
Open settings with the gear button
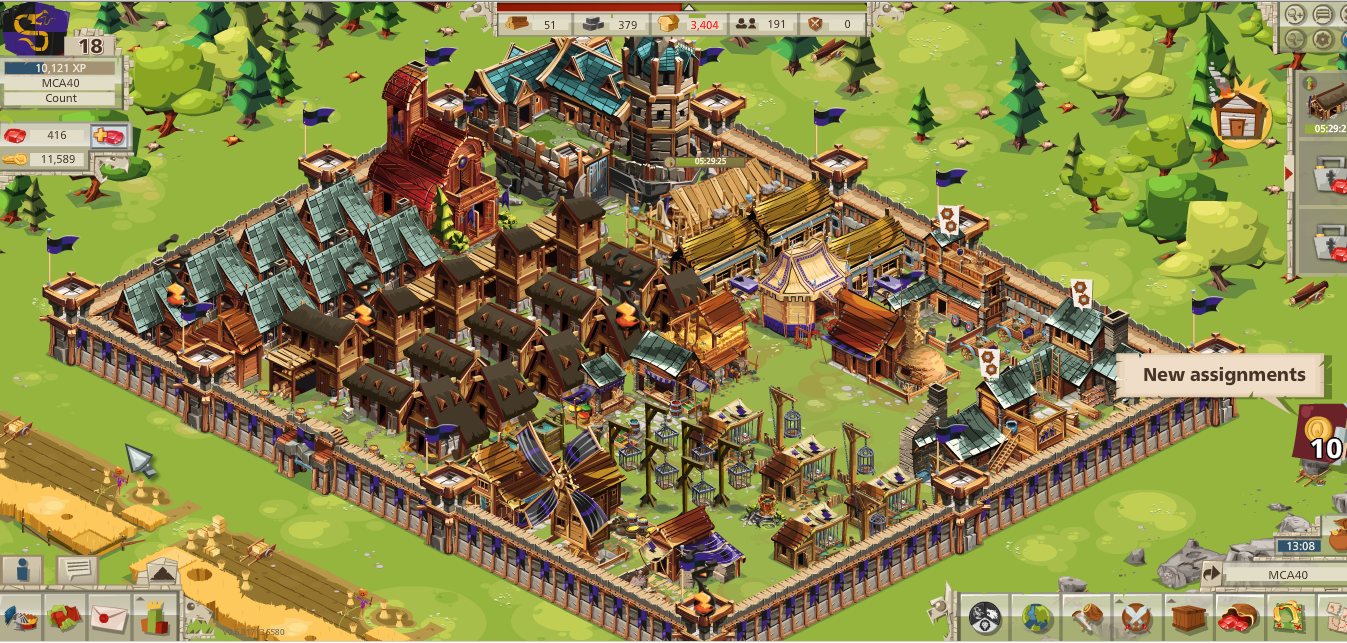coord(1322,40)
